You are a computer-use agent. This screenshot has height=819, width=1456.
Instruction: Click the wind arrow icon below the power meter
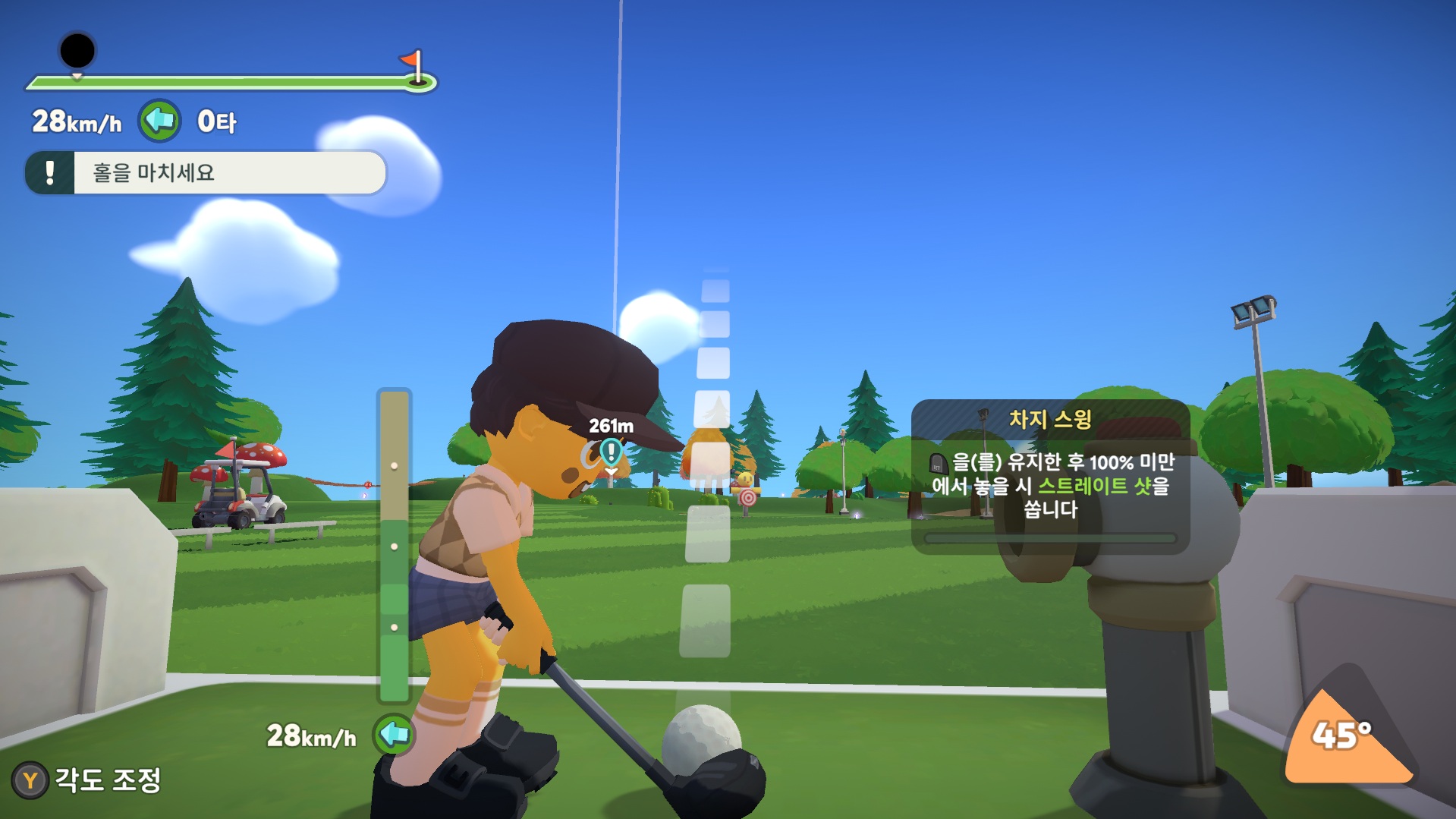click(x=394, y=734)
